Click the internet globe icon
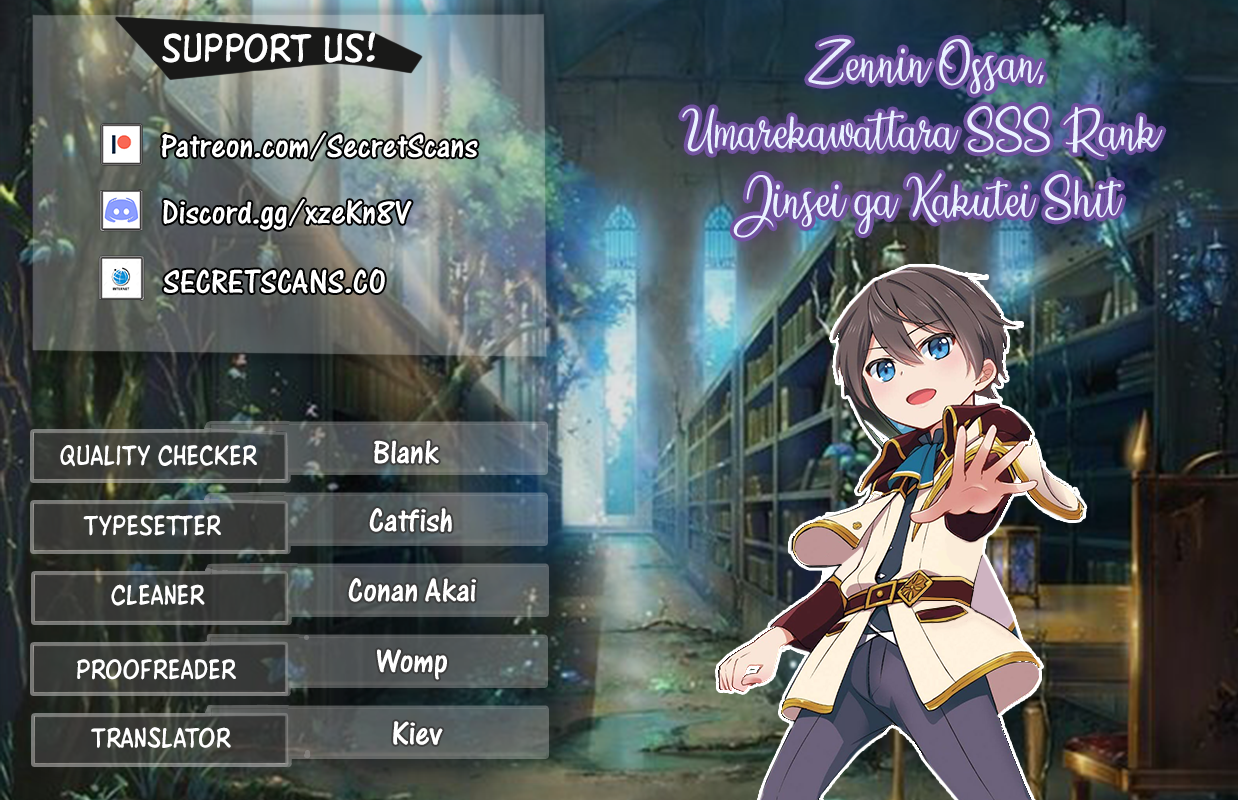Screen dimensions: 1238x800 pos(121,278)
